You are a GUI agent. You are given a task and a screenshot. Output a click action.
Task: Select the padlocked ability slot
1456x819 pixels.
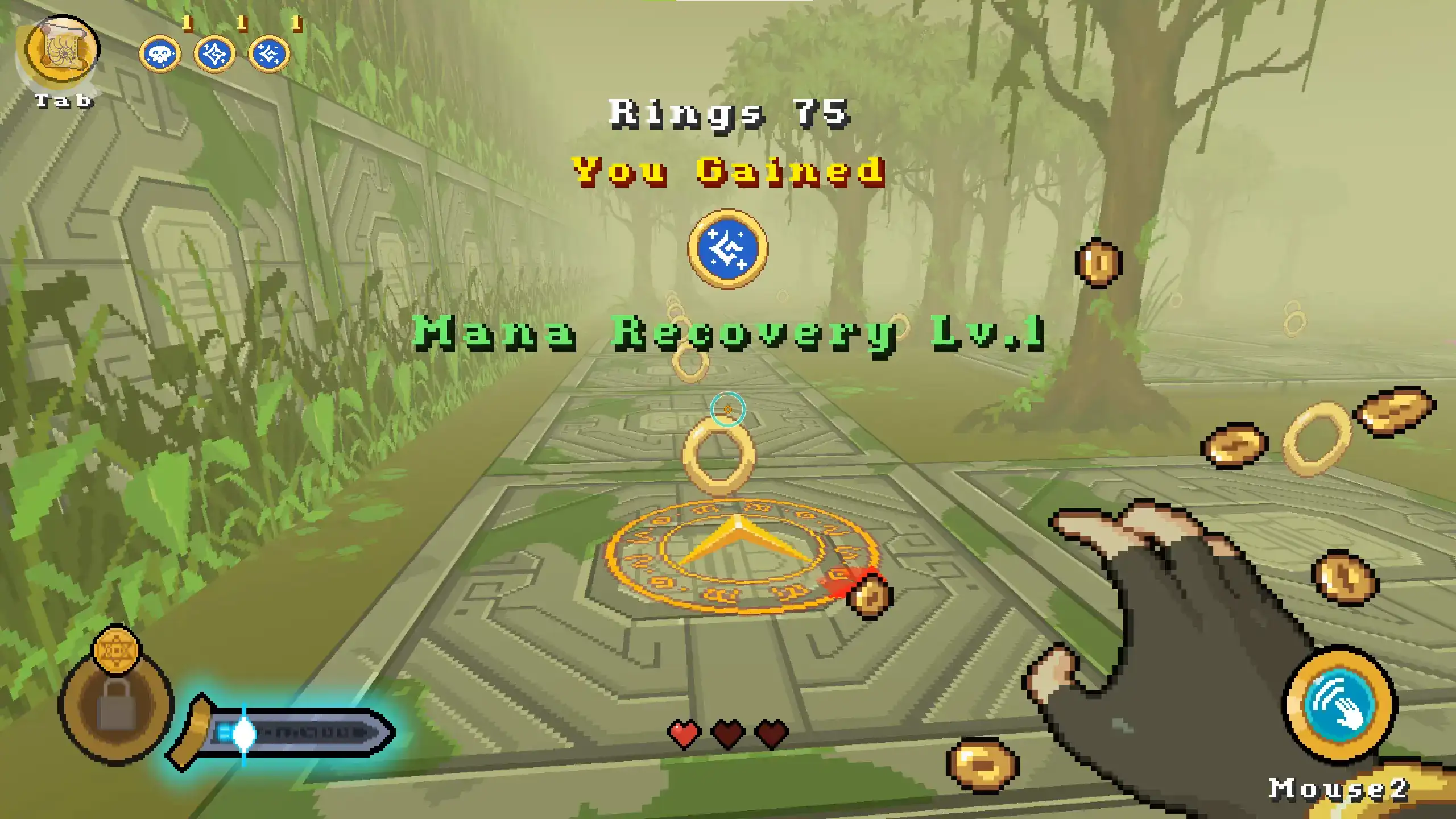[116, 705]
